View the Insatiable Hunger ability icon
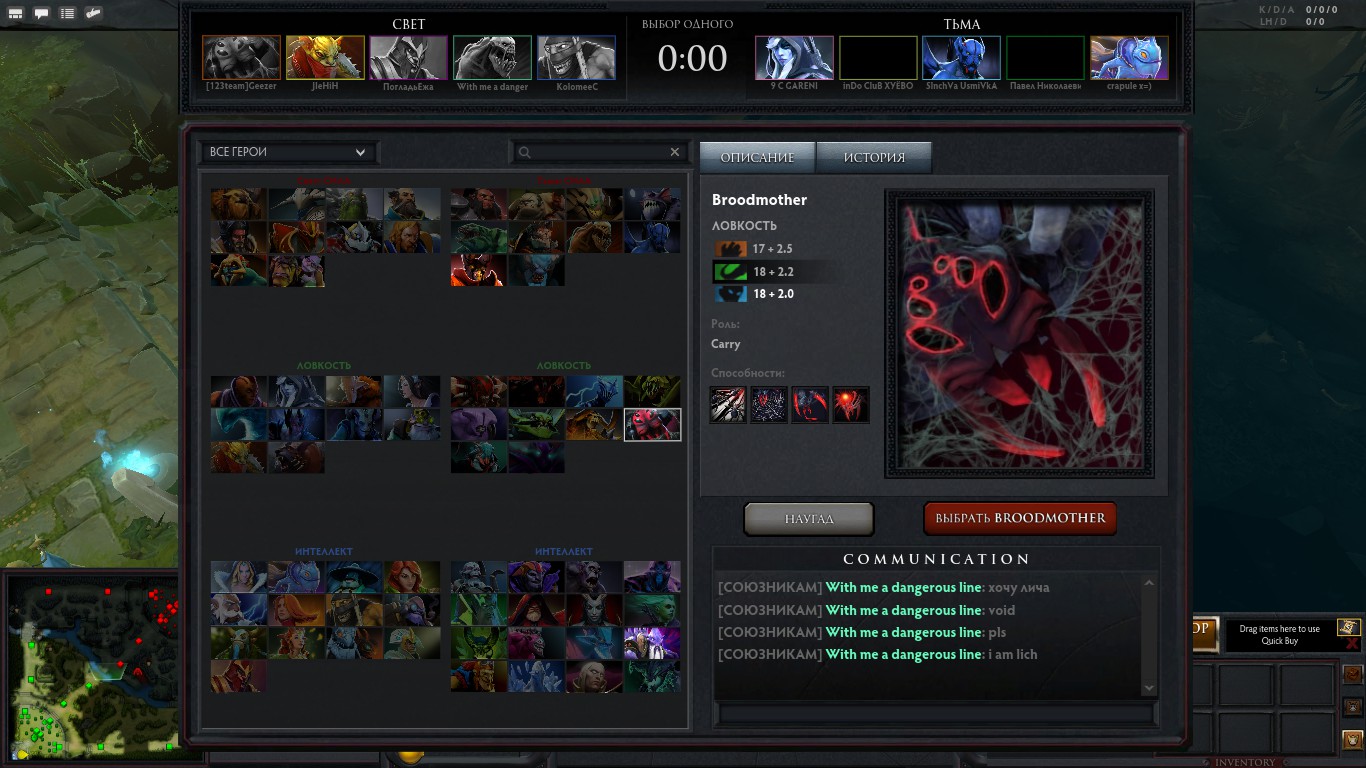Viewport: 1366px width, 768px height. pyautogui.click(x=851, y=405)
